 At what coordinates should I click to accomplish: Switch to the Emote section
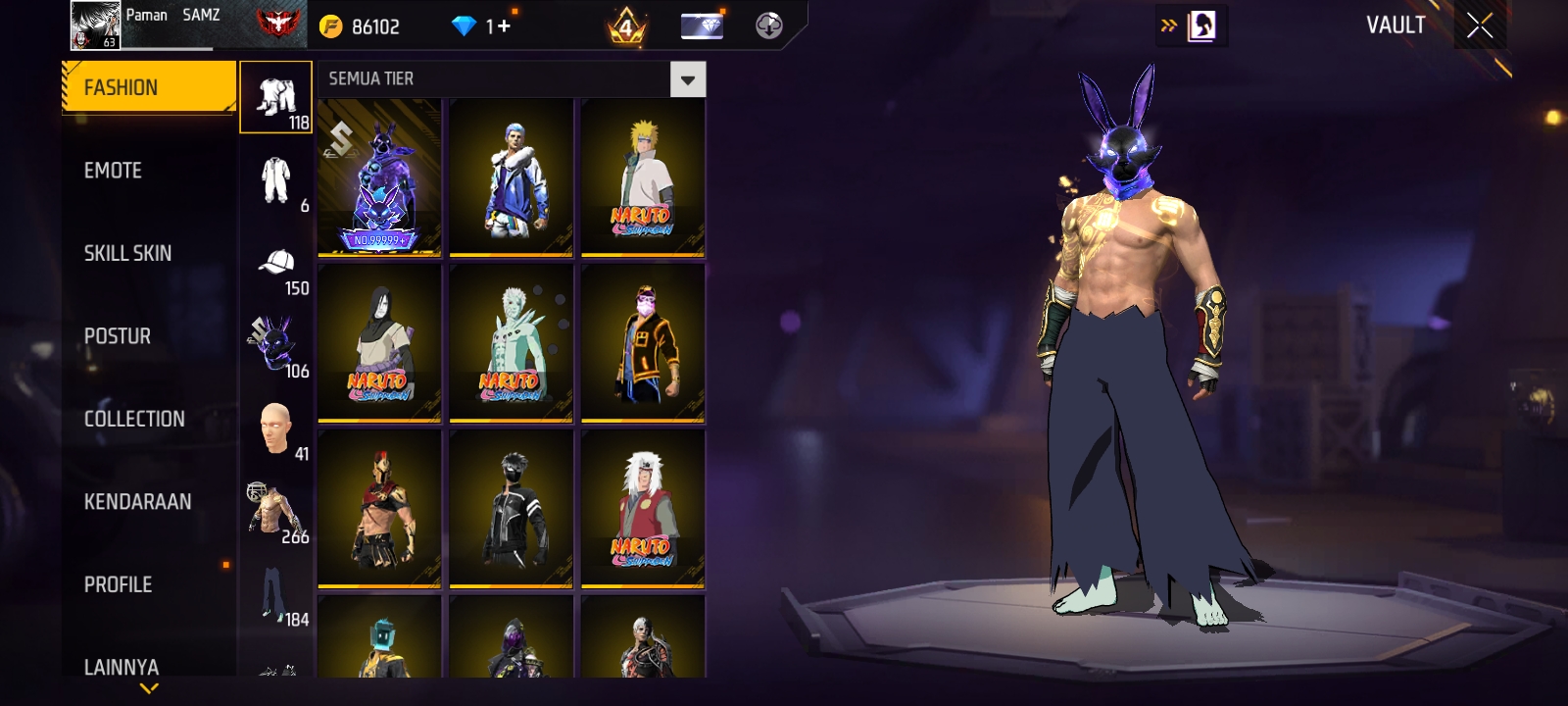point(114,171)
